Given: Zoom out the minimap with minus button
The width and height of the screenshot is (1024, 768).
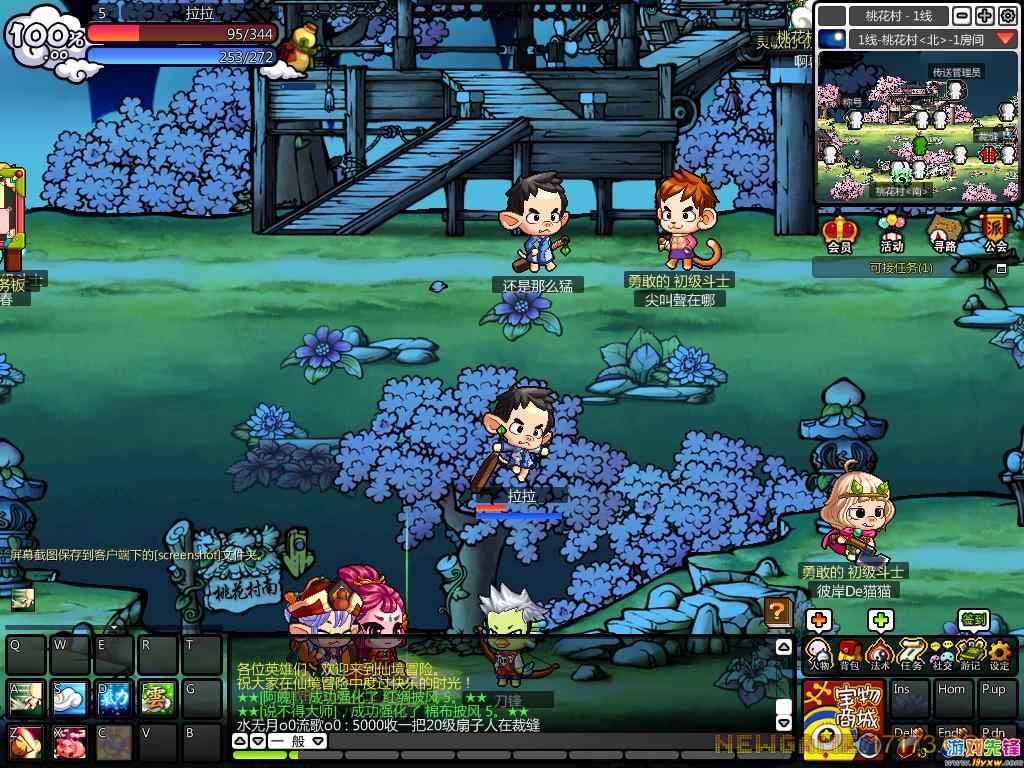Looking at the screenshot, I should tap(961, 16).
